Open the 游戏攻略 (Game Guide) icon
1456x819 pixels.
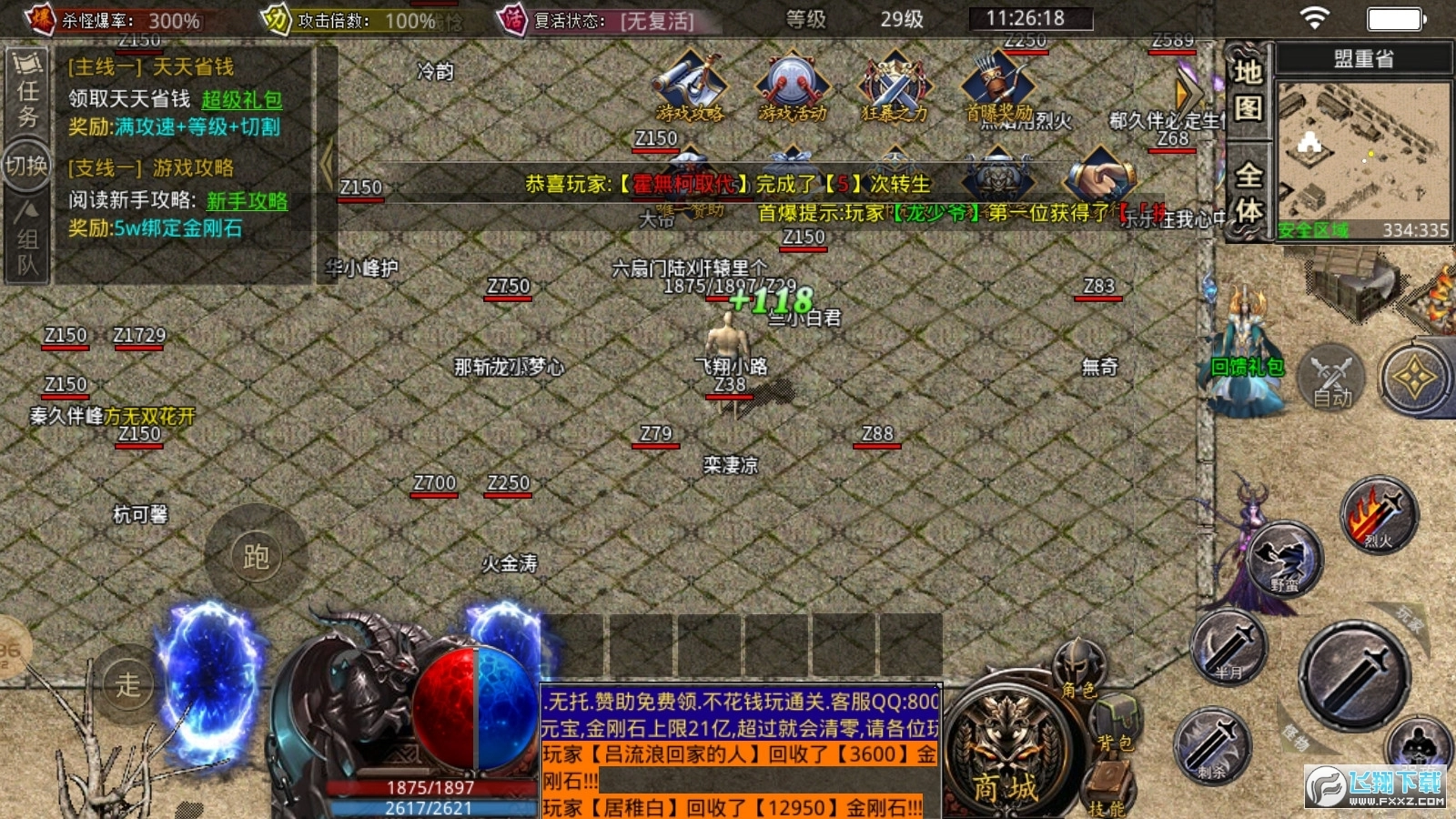click(689, 86)
